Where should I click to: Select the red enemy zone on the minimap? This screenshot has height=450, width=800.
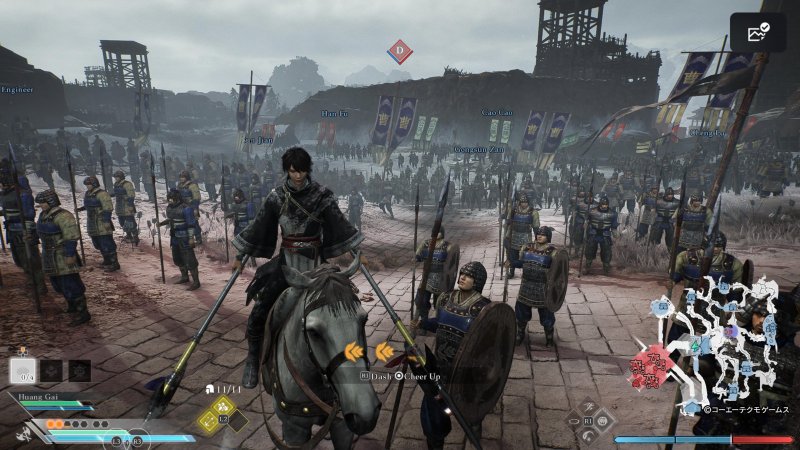tap(650, 367)
